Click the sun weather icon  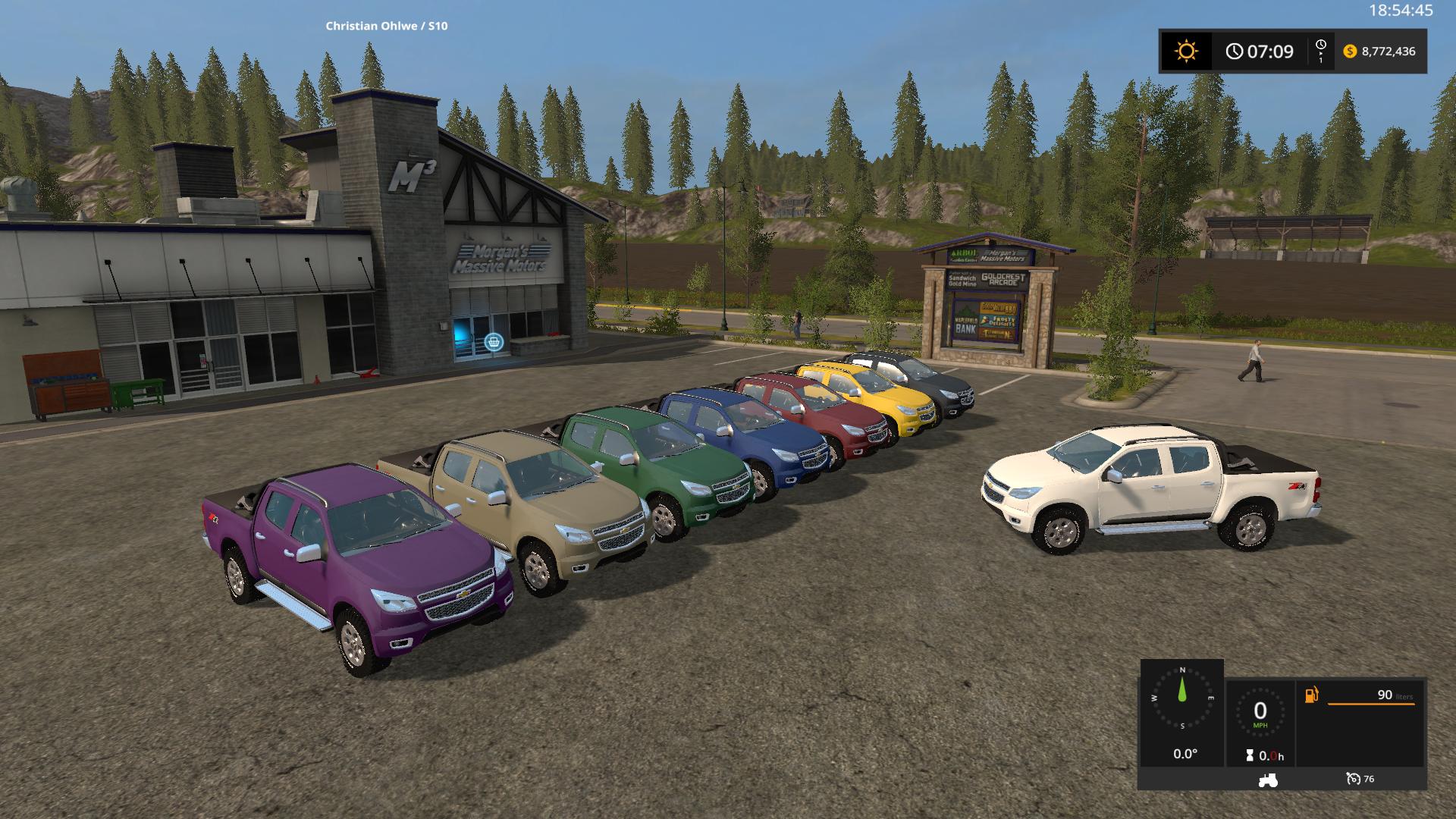click(1186, 52)
